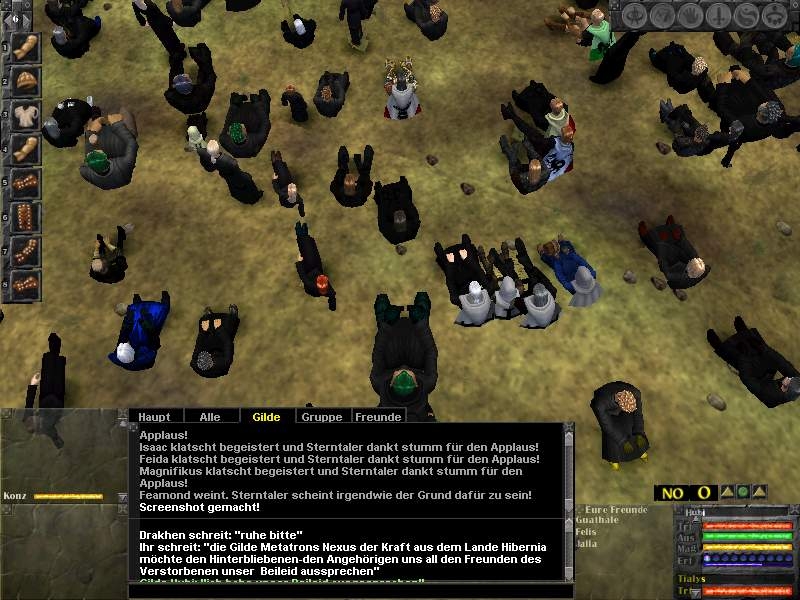Show the Gruppe chat tab
The width and height of the screenshot is (800, 600).
tap(321, 416)
